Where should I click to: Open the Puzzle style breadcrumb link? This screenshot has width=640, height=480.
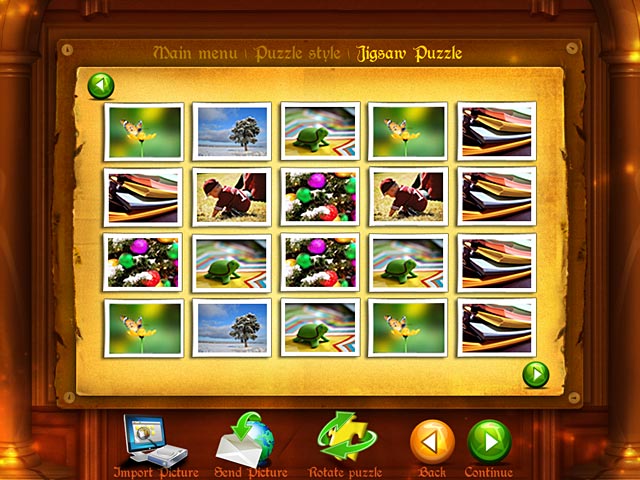(x=299, y=52)
